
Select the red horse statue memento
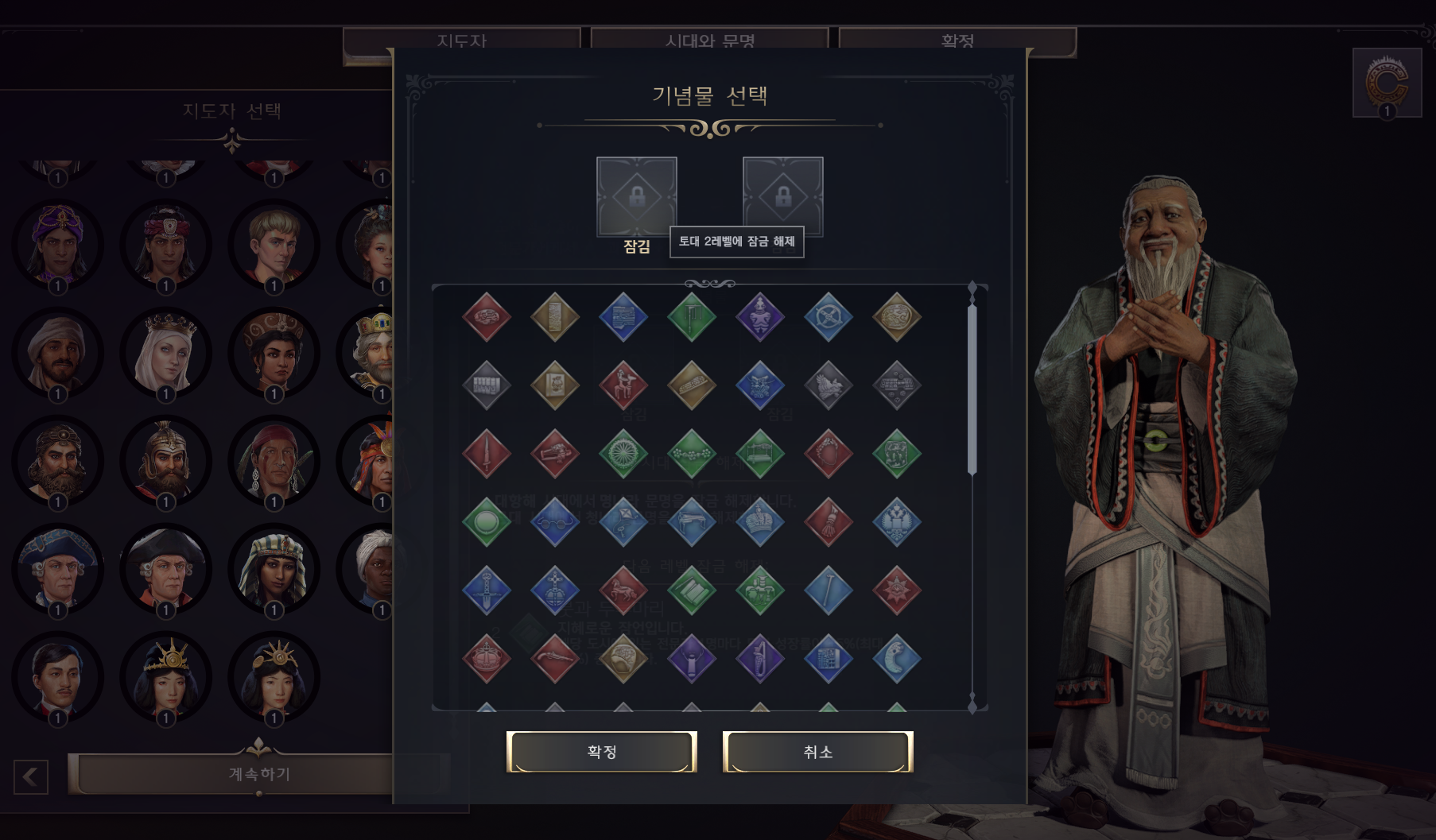623,590
